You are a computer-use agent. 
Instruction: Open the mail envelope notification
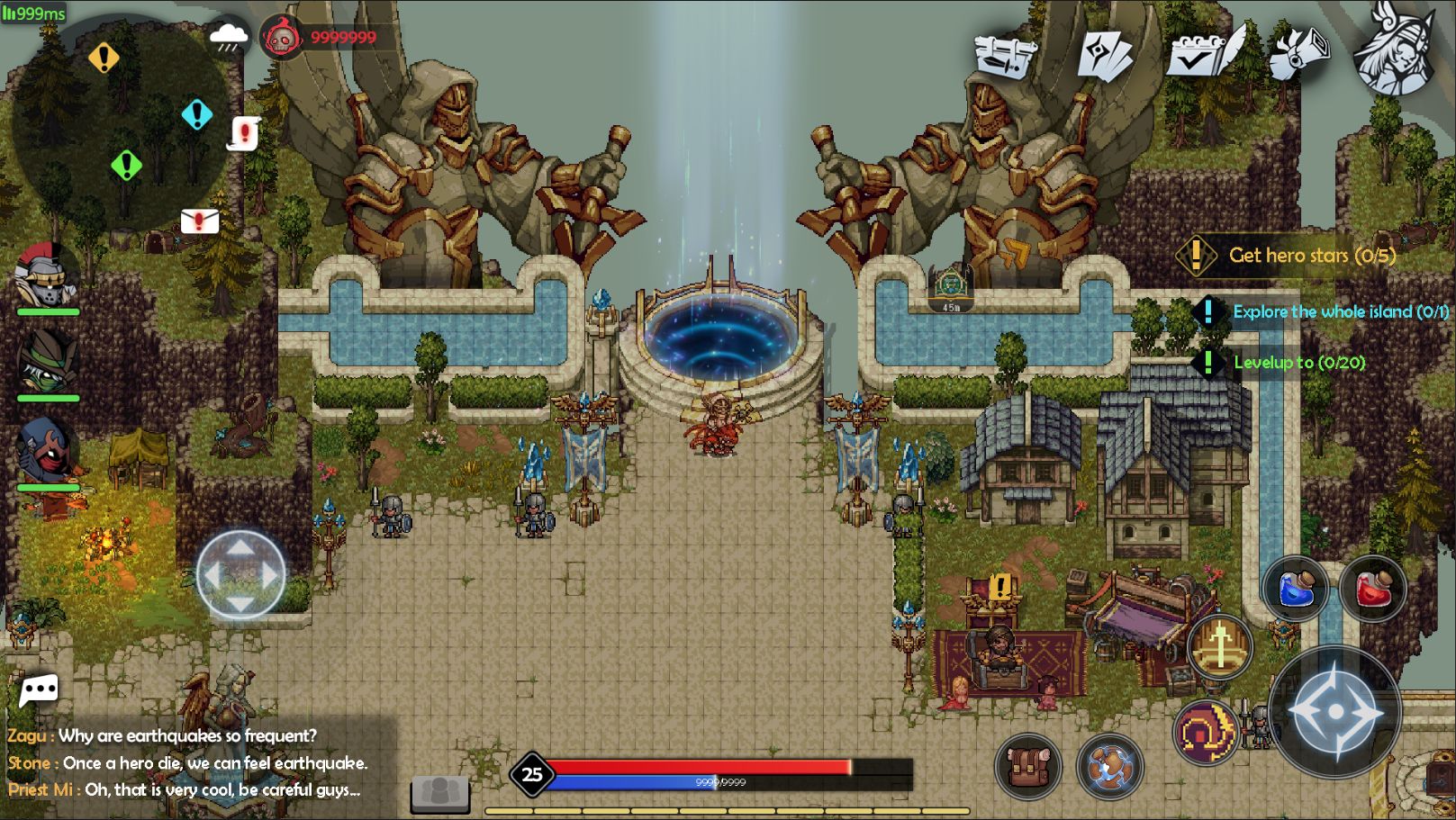coord(200,221)
